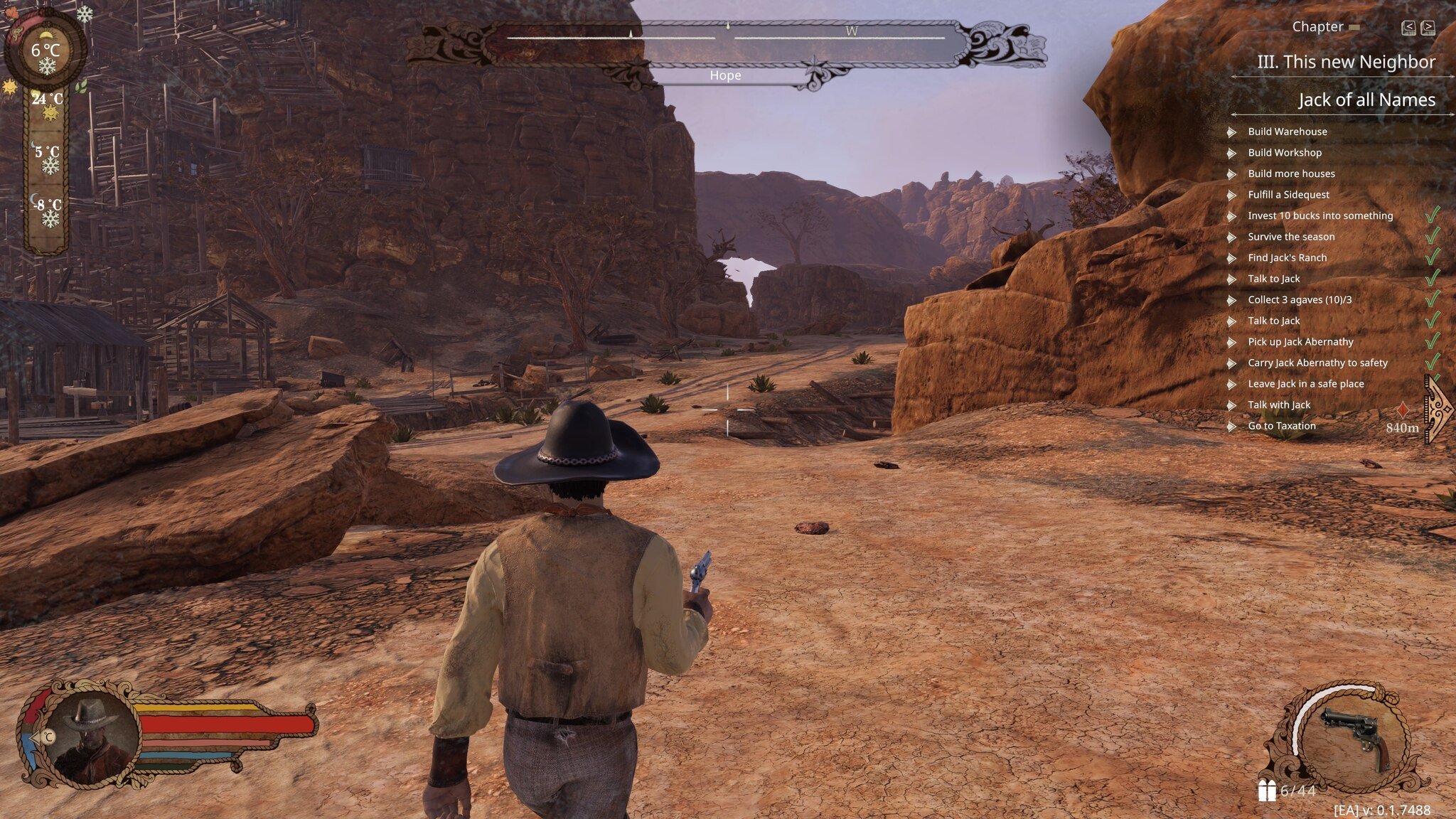The height and width of the screenshot is (819, 1456).
Task: Click the Talk with Jack objective
Action: (x=1278, y=405)
